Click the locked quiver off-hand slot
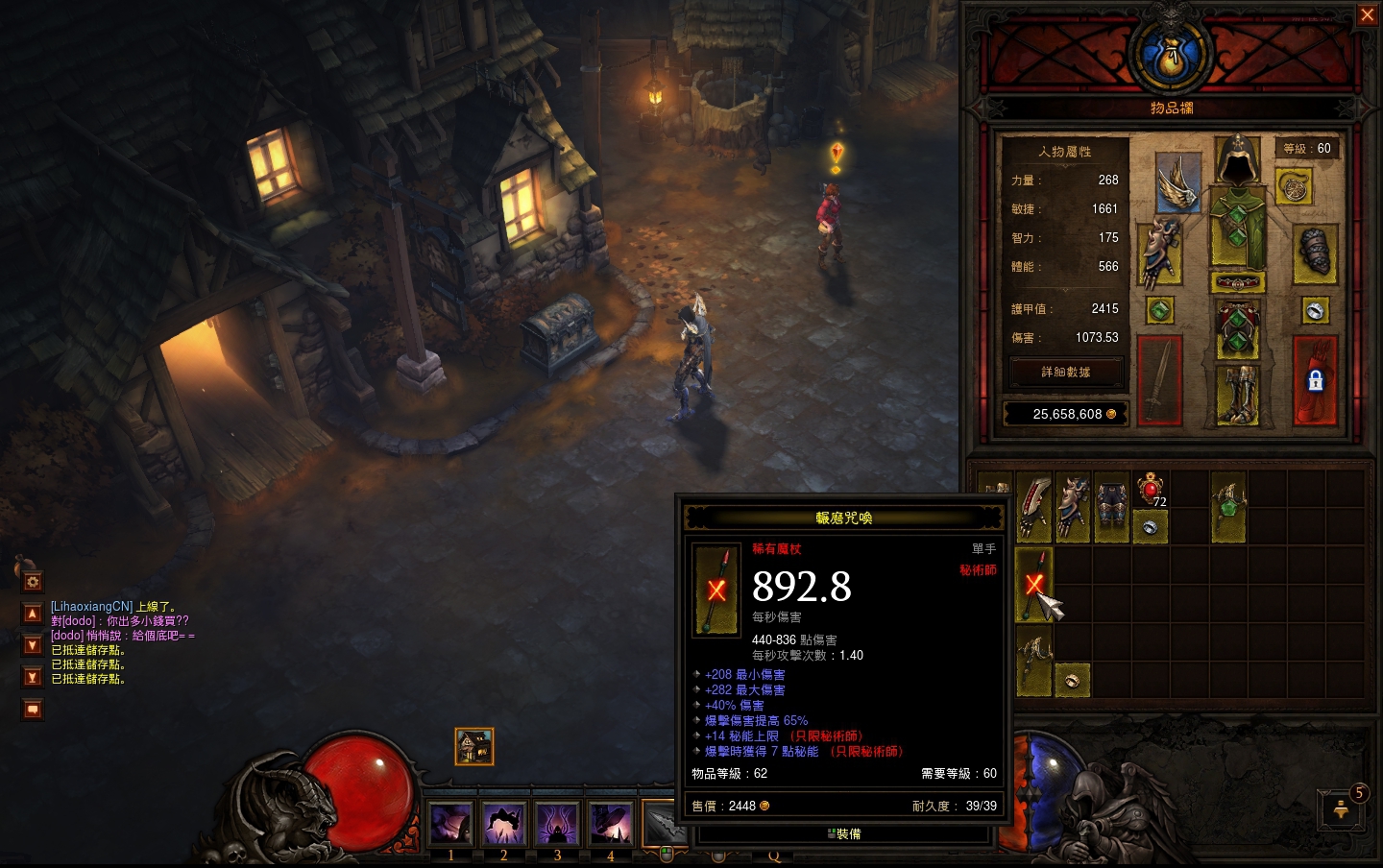 click(x=1315, y=380)
